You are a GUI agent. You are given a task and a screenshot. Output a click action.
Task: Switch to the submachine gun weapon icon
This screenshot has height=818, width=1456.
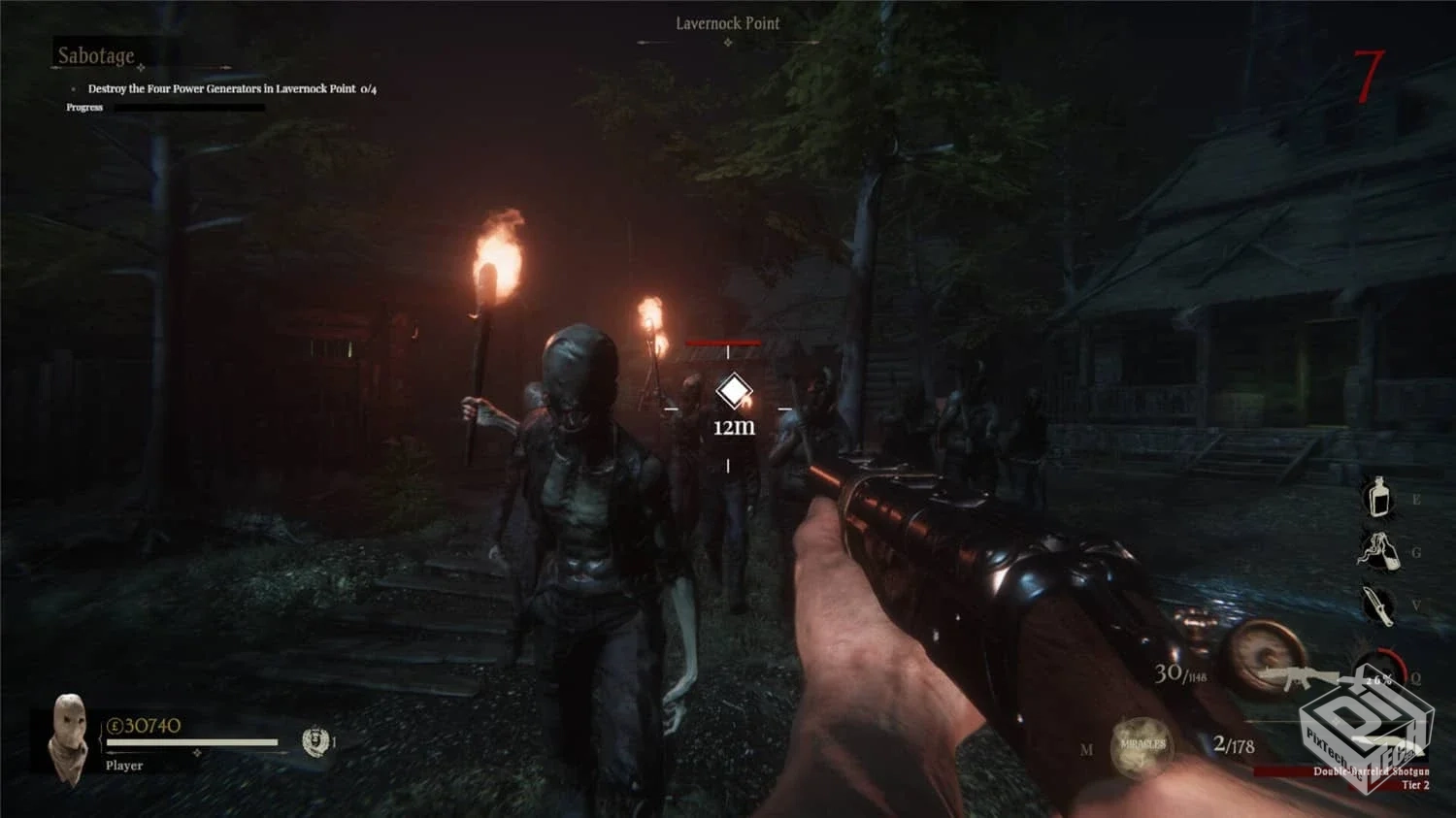click(1299, 676)
